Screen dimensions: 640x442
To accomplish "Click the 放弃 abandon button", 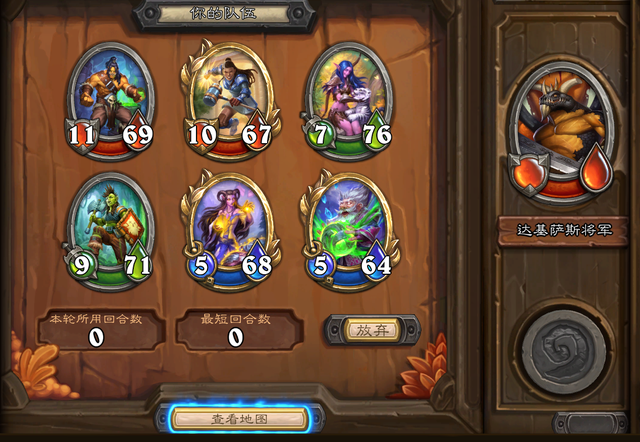I will point(372,329).
